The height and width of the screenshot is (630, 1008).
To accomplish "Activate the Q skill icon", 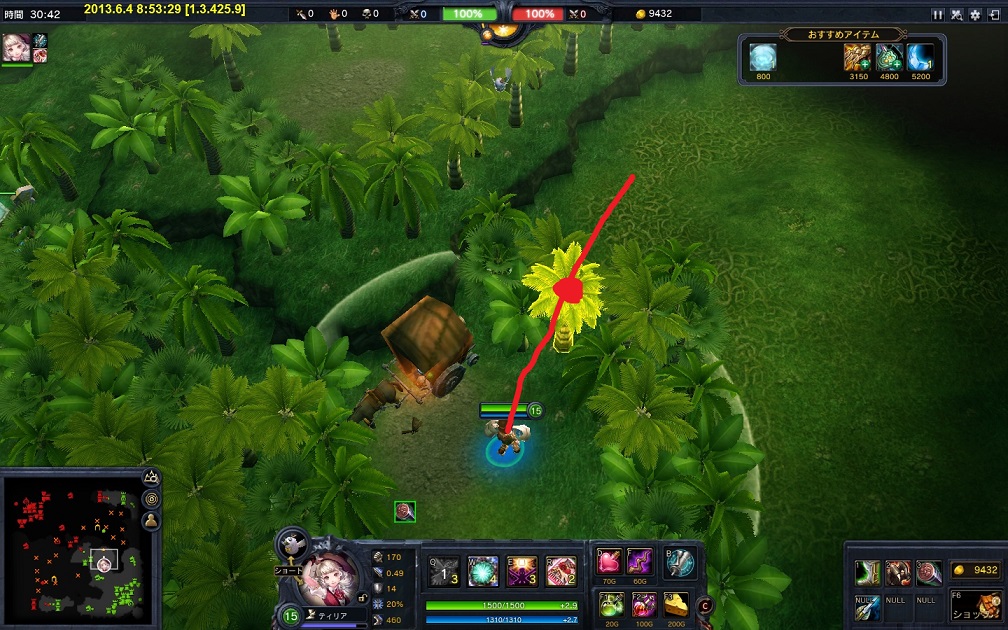I will tap(445, 571).
